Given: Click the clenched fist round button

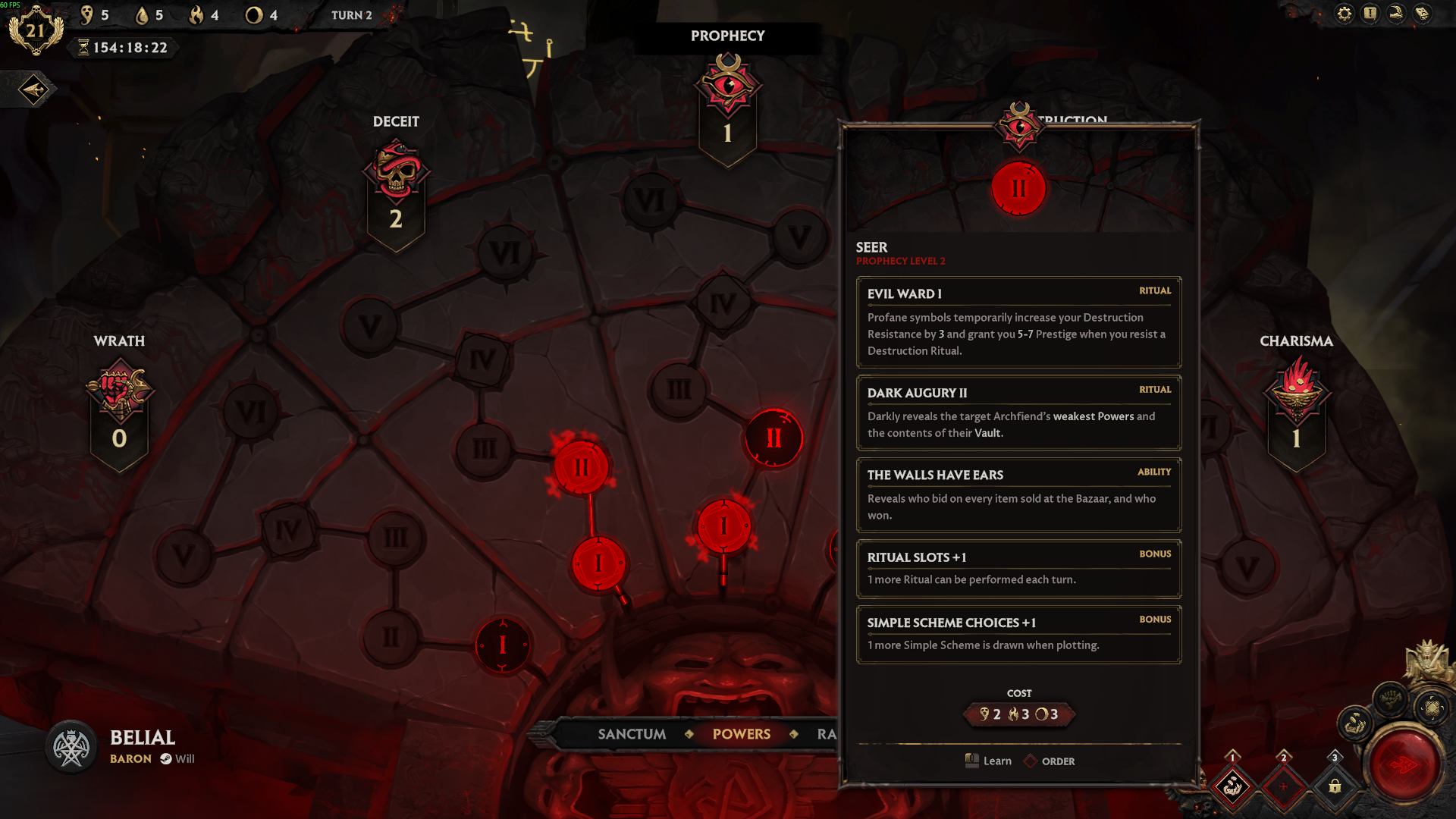Looking at the screenshot, I should [1390, 698].
